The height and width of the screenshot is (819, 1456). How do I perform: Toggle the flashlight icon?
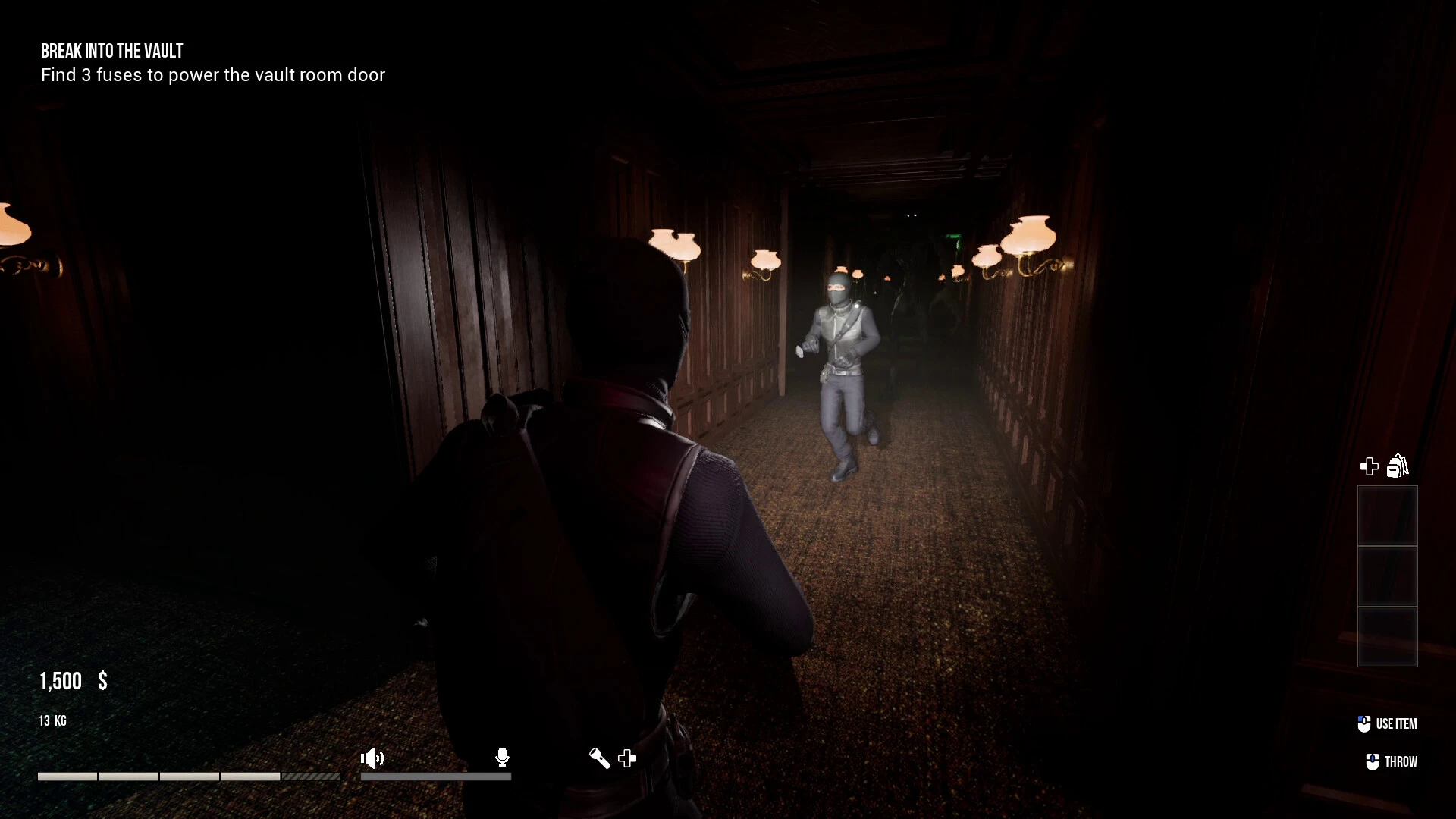coord(599,758)
